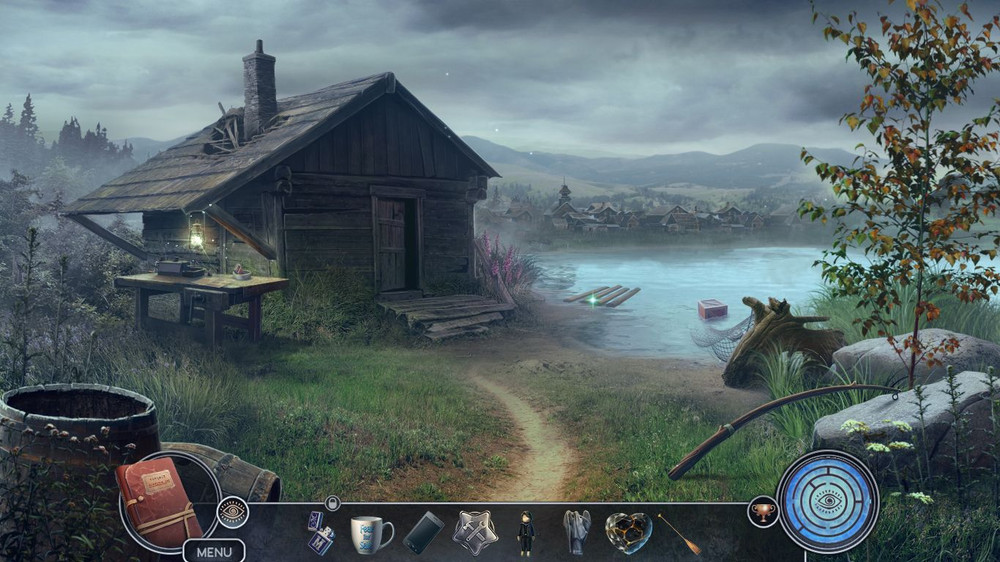Open the MENU button
The image size is (1000, 562).
click(214, 551)
